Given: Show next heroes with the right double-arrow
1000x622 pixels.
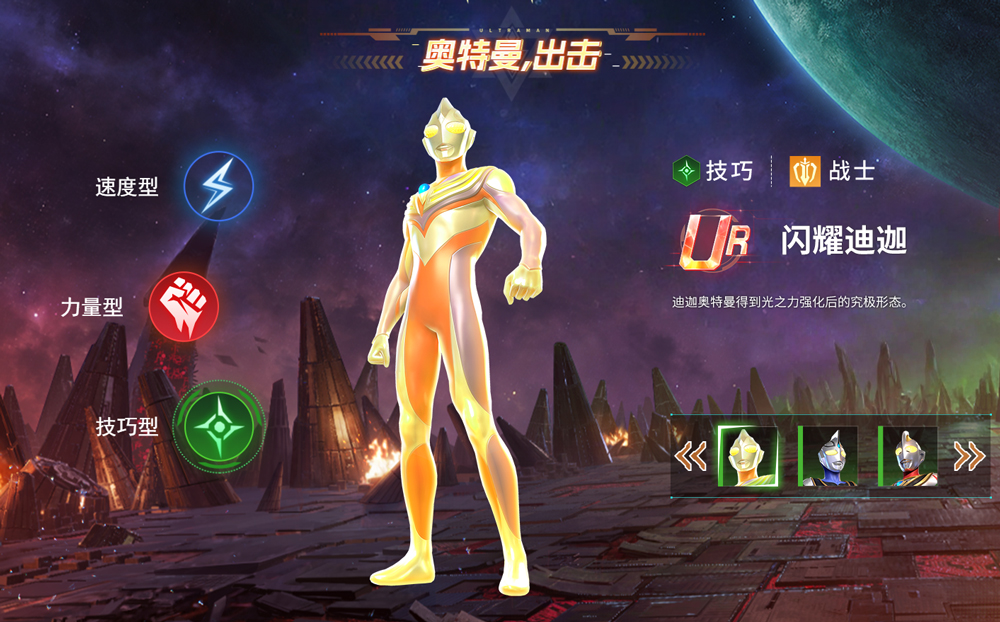Looking at the screenshot, I should [968, 456].
